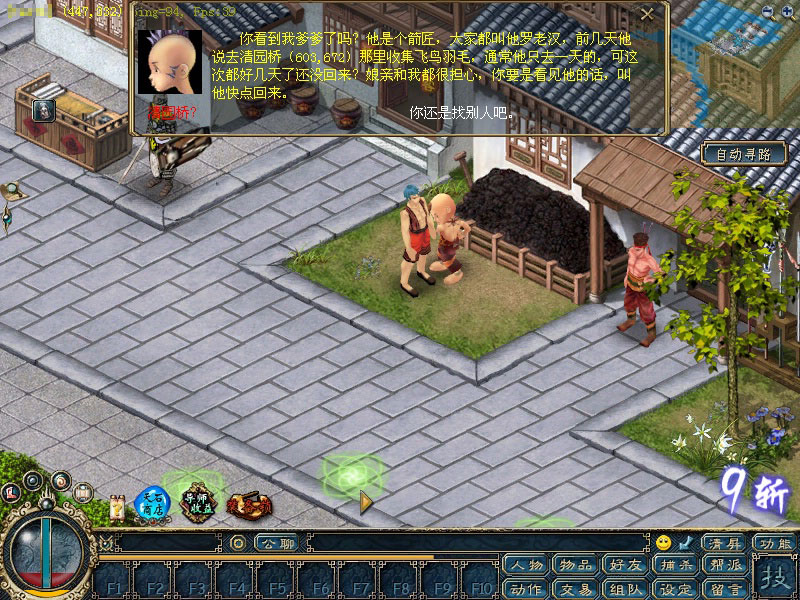Select the red "清园桥?" dialogue option
800x600 pixels.
pyautogui.click(x=172, y=113)
